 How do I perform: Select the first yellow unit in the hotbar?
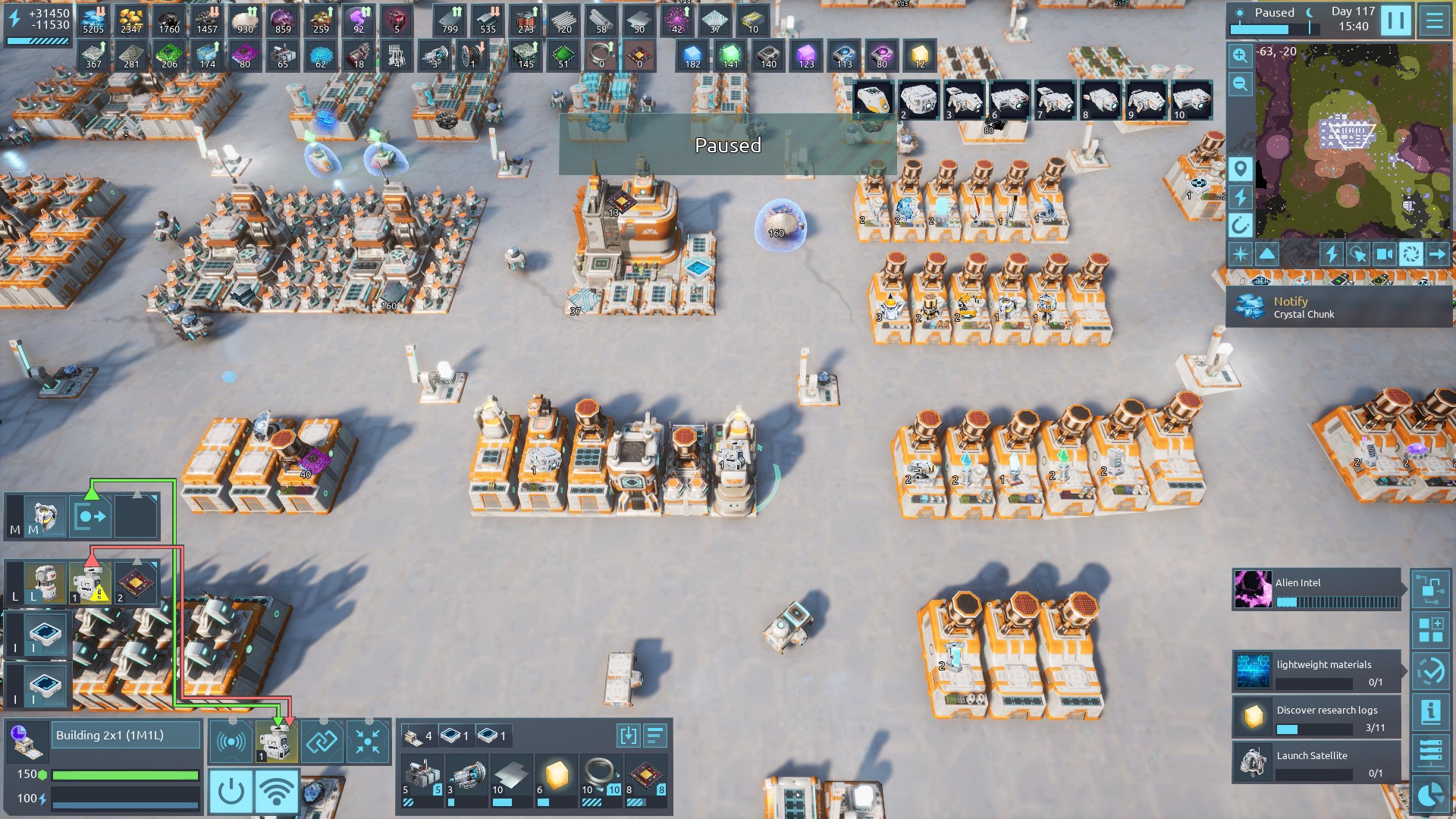[x=873, y=100]
